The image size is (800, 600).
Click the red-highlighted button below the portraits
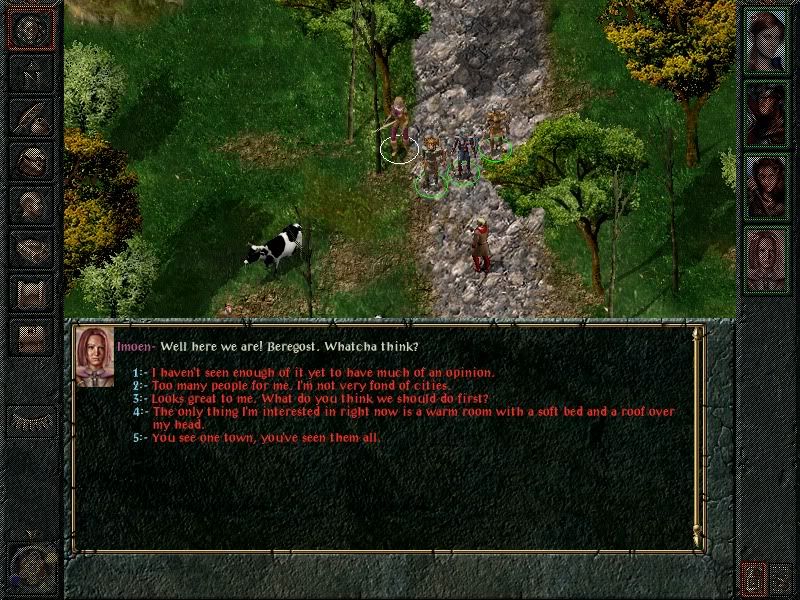click(753, 577)
